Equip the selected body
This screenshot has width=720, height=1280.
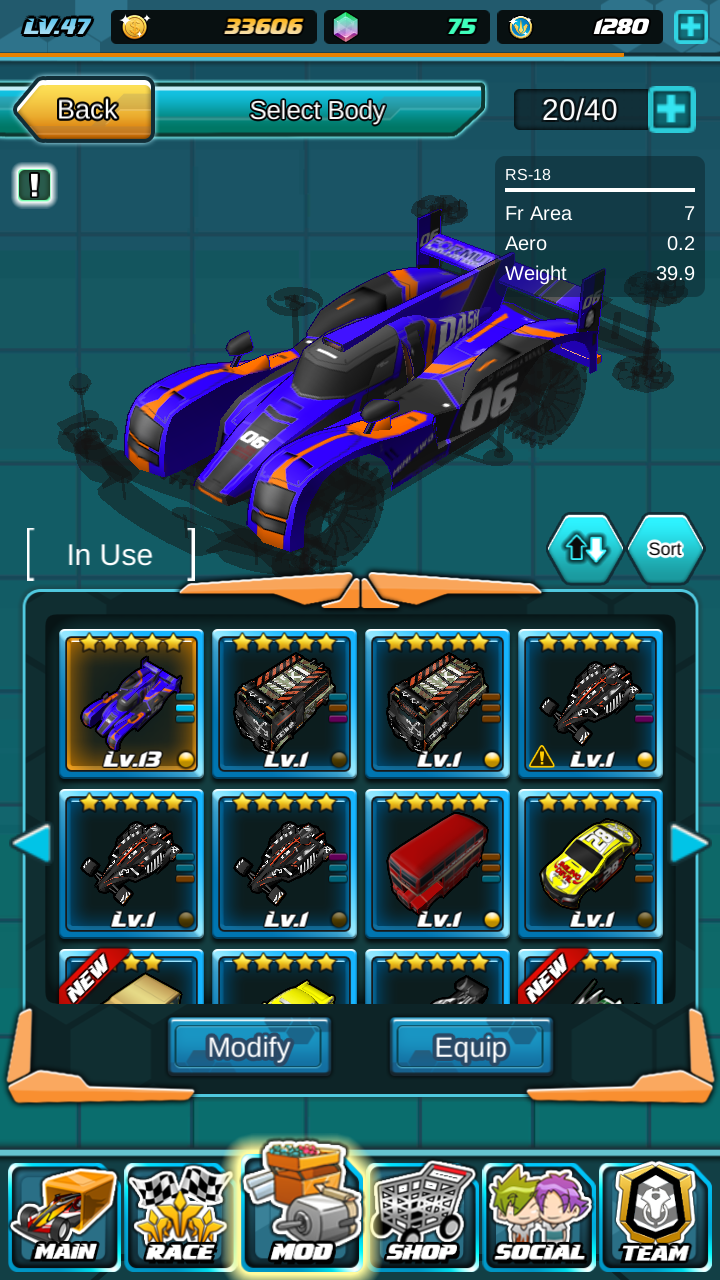(471, 1047)
